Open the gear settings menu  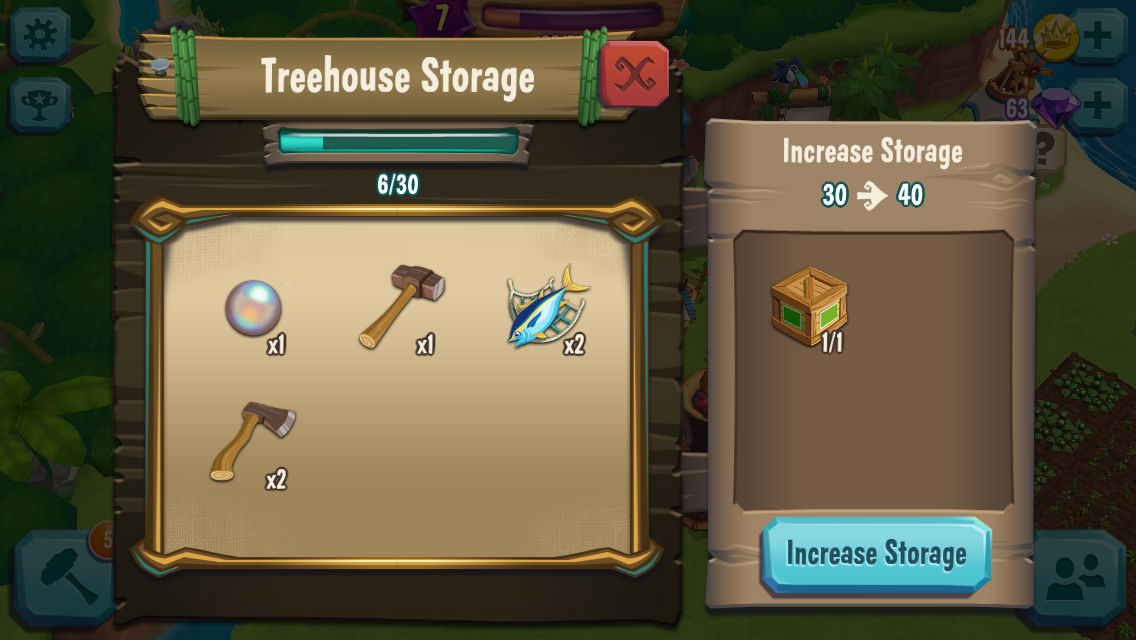coord(40,35)
